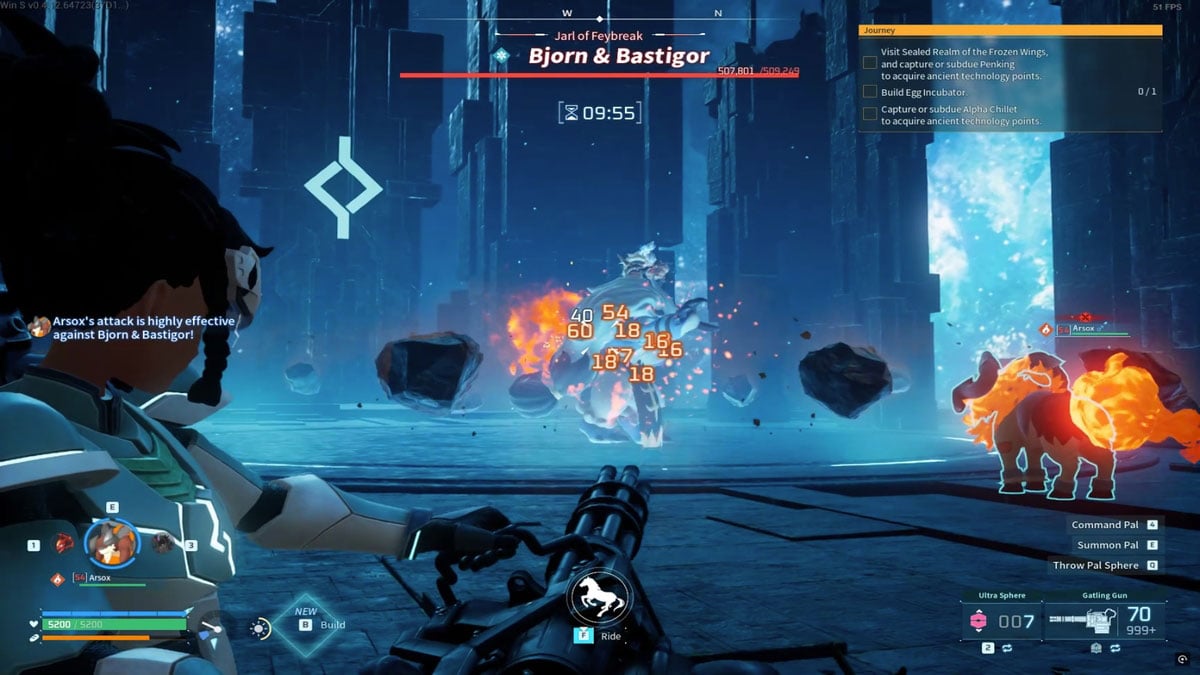The height and width of the screenshot is (675, 1200).
Task: Select the Gatling Gun weapon slot
Action: pyautogui.click(x=1105, y=621)
